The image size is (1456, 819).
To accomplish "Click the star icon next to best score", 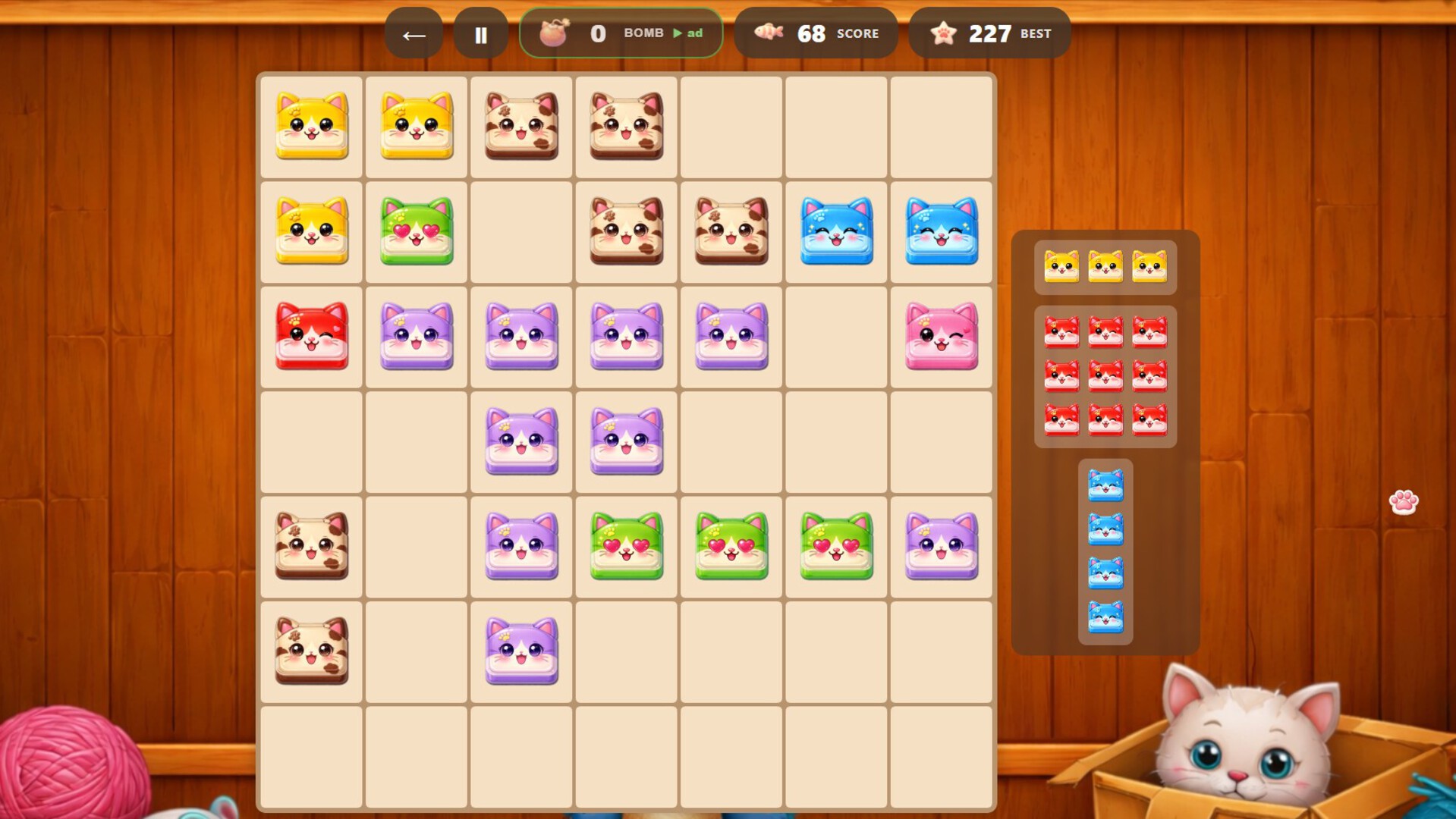I will point(943,32).
